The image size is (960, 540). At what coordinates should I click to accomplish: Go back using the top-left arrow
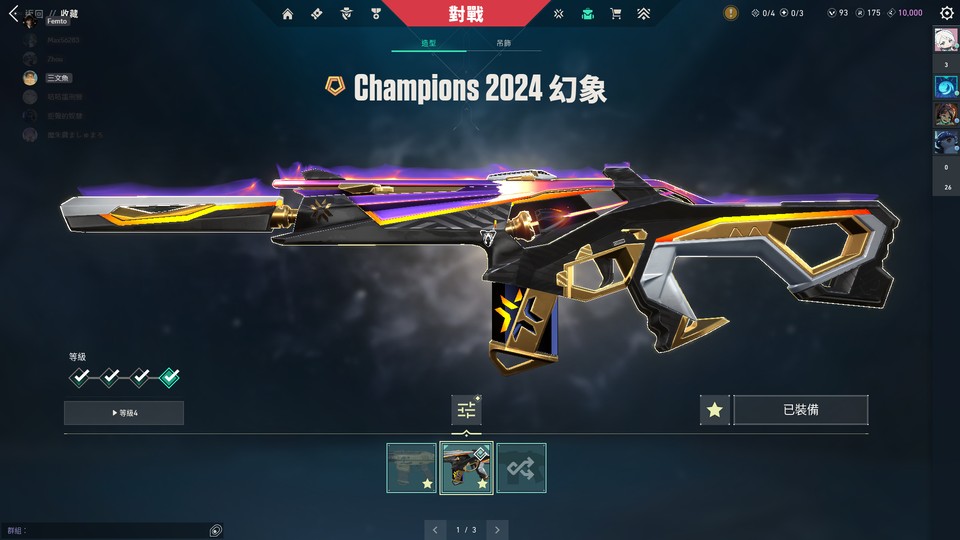13,14
